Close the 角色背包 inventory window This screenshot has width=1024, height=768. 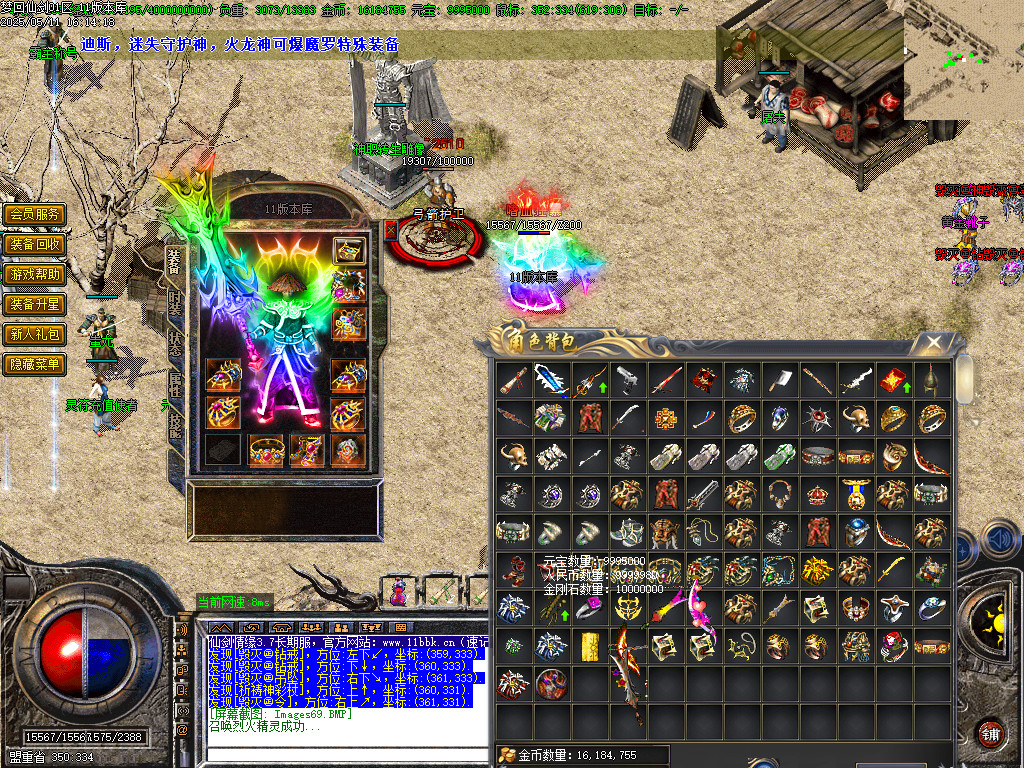click(x=933, y=343)
